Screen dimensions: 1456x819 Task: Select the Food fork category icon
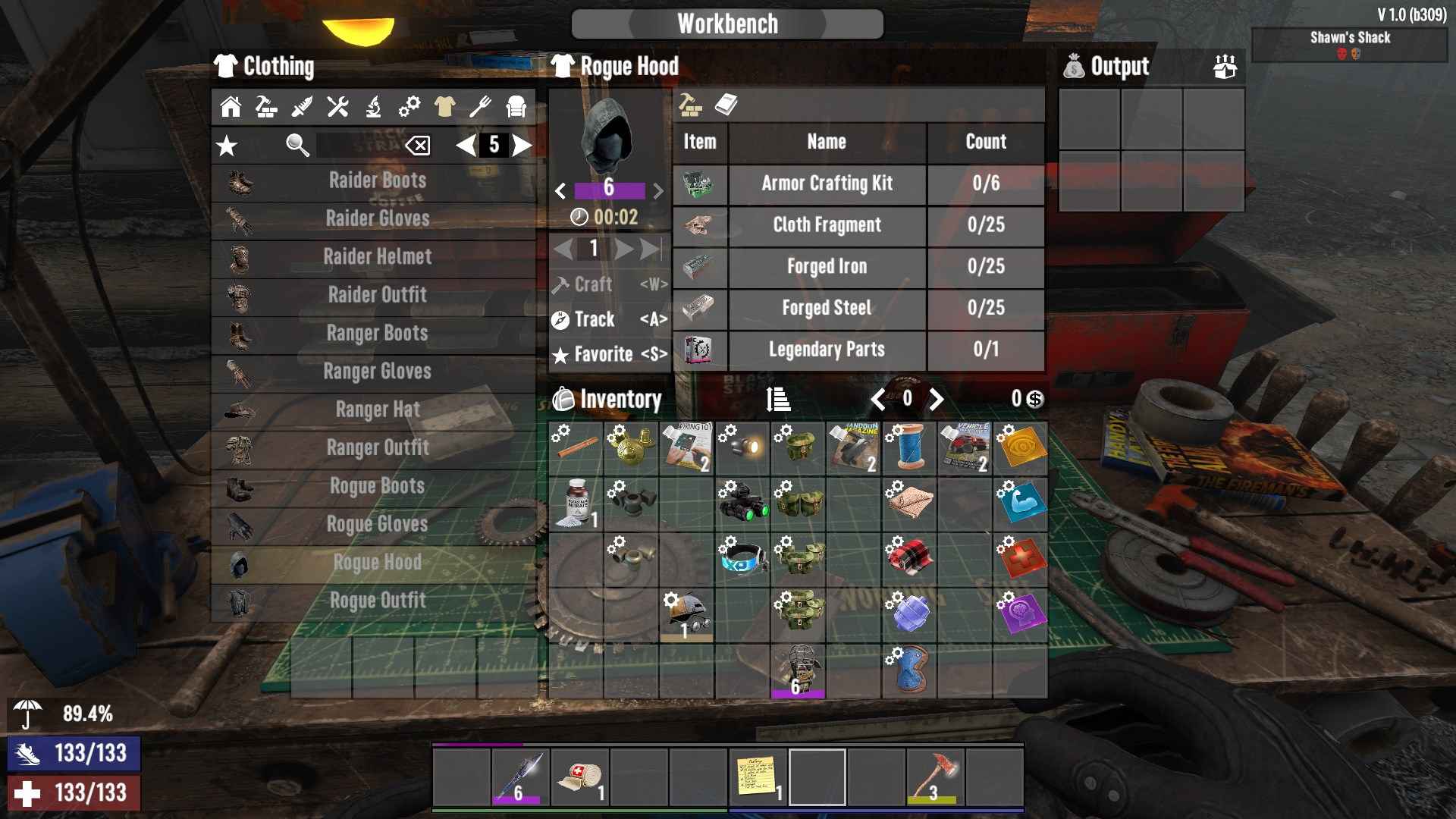pos(479,108)
